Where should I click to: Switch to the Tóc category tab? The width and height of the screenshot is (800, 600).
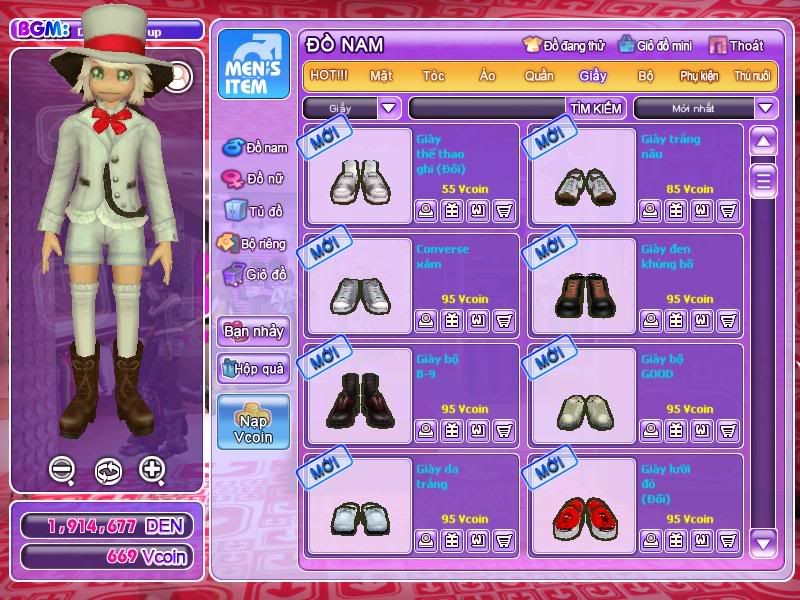pos(433,75)
